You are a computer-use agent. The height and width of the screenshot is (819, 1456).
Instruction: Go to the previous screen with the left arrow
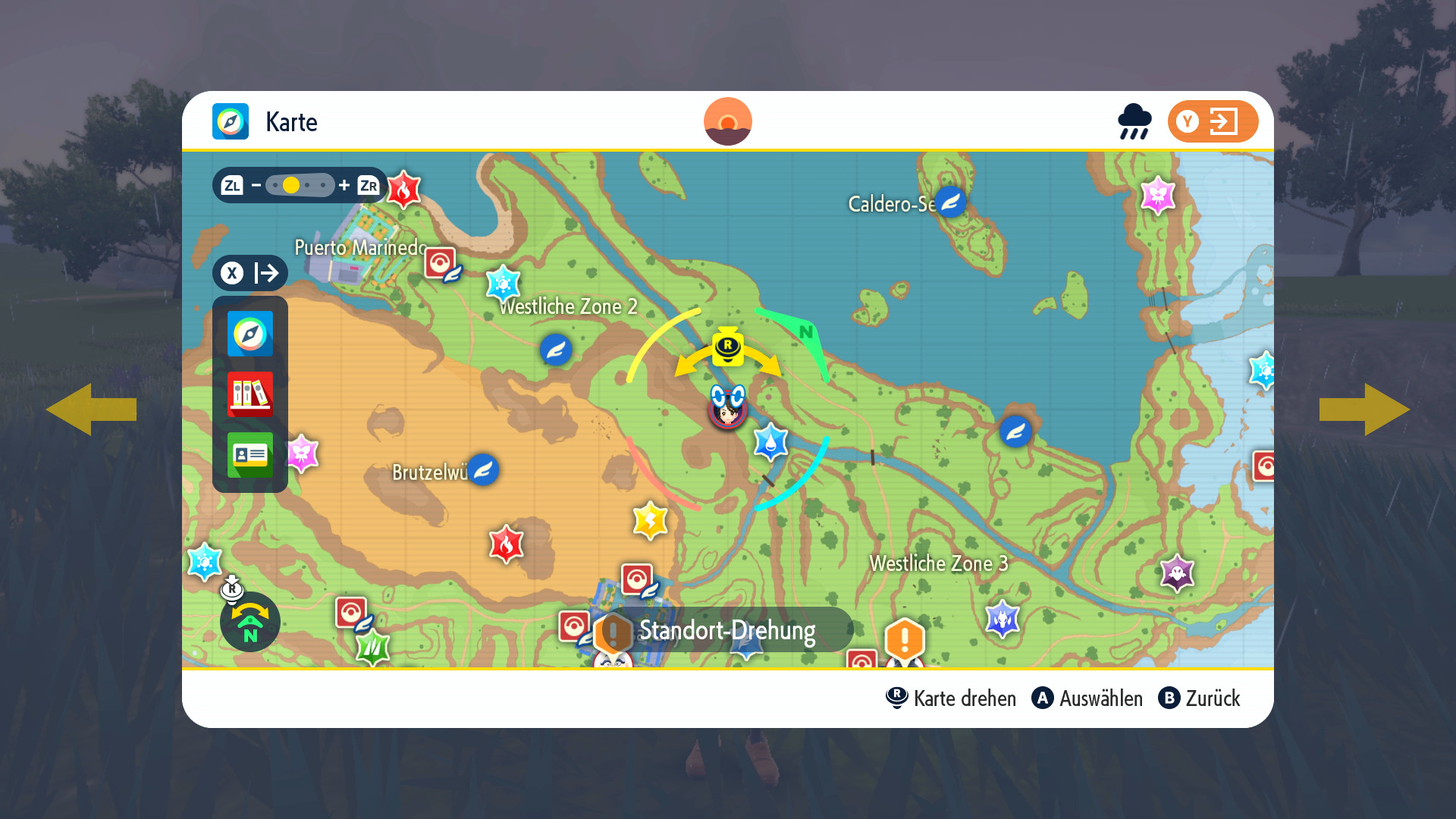92,409
